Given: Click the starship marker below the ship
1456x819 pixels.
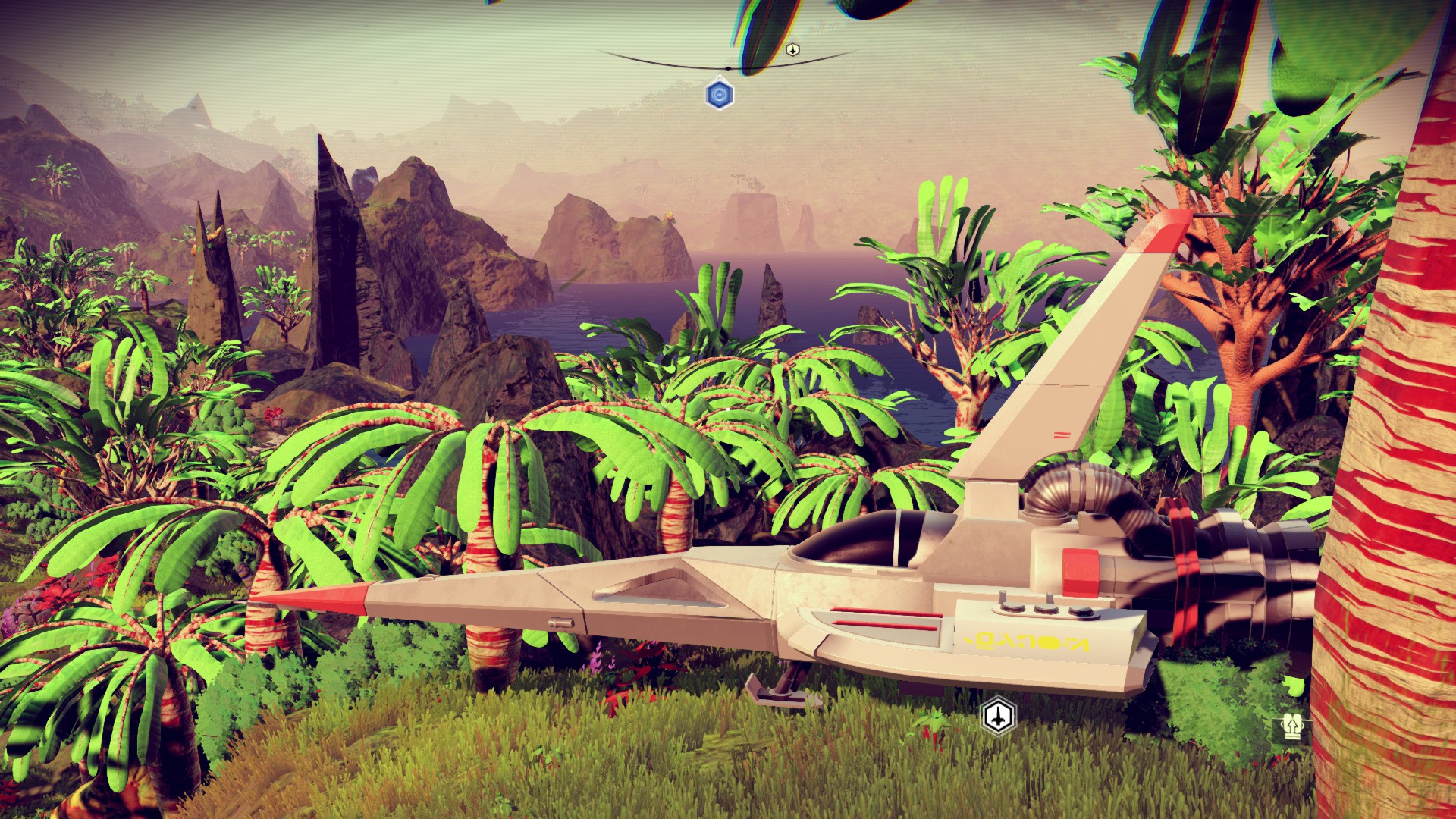Looking at the screenshot, I should click(998, 716).
